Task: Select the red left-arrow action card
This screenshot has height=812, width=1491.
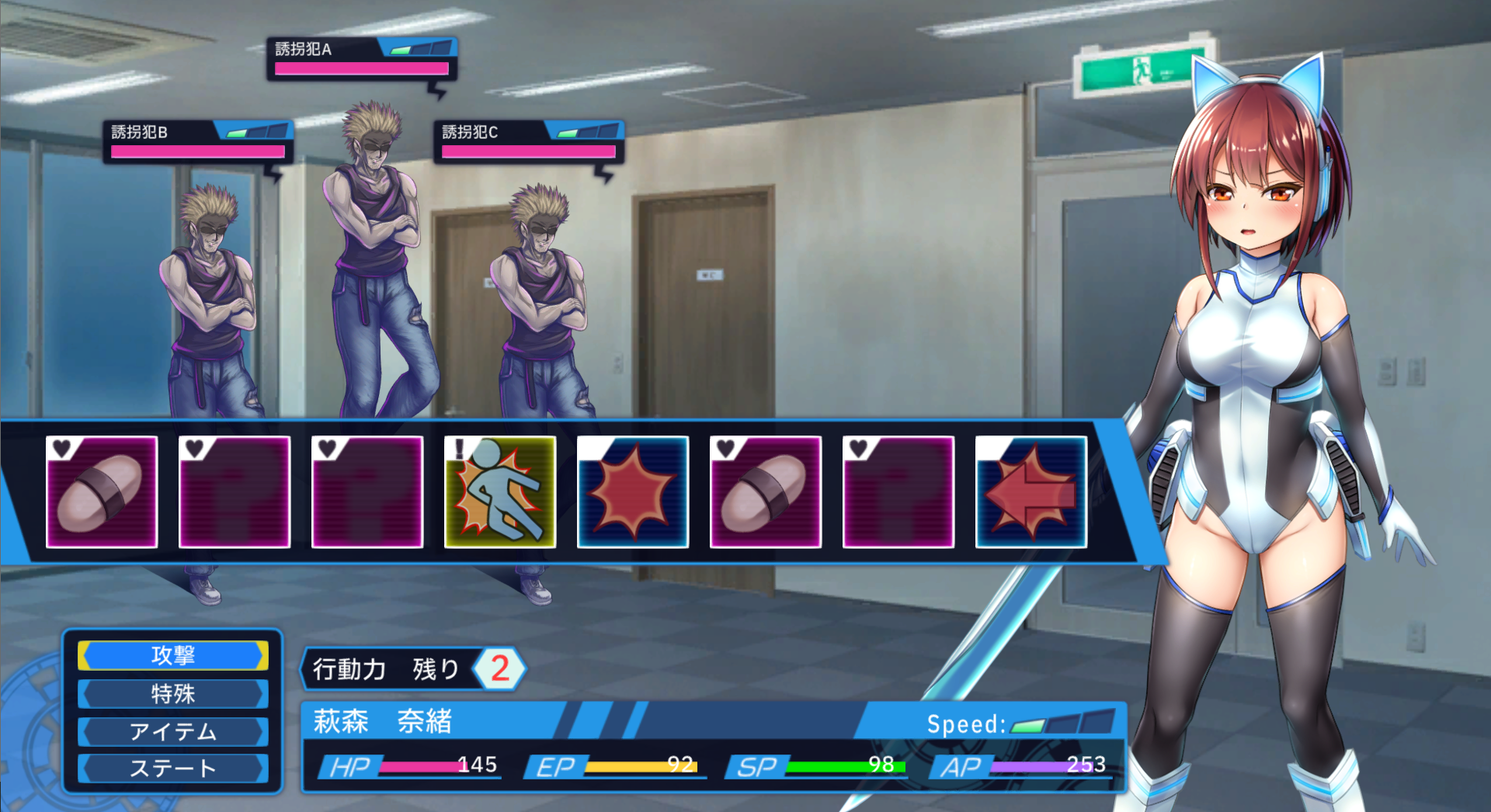Action: [1030, 492]
